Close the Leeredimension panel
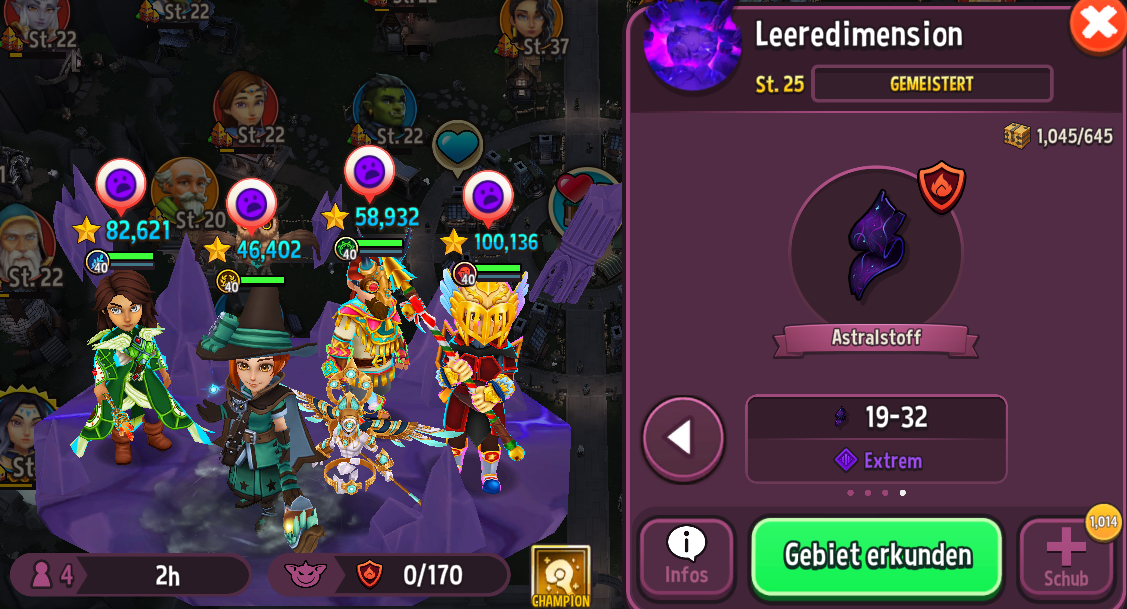The width and height of the screenshot is (1127, 609). click(x=1097, y=24)
